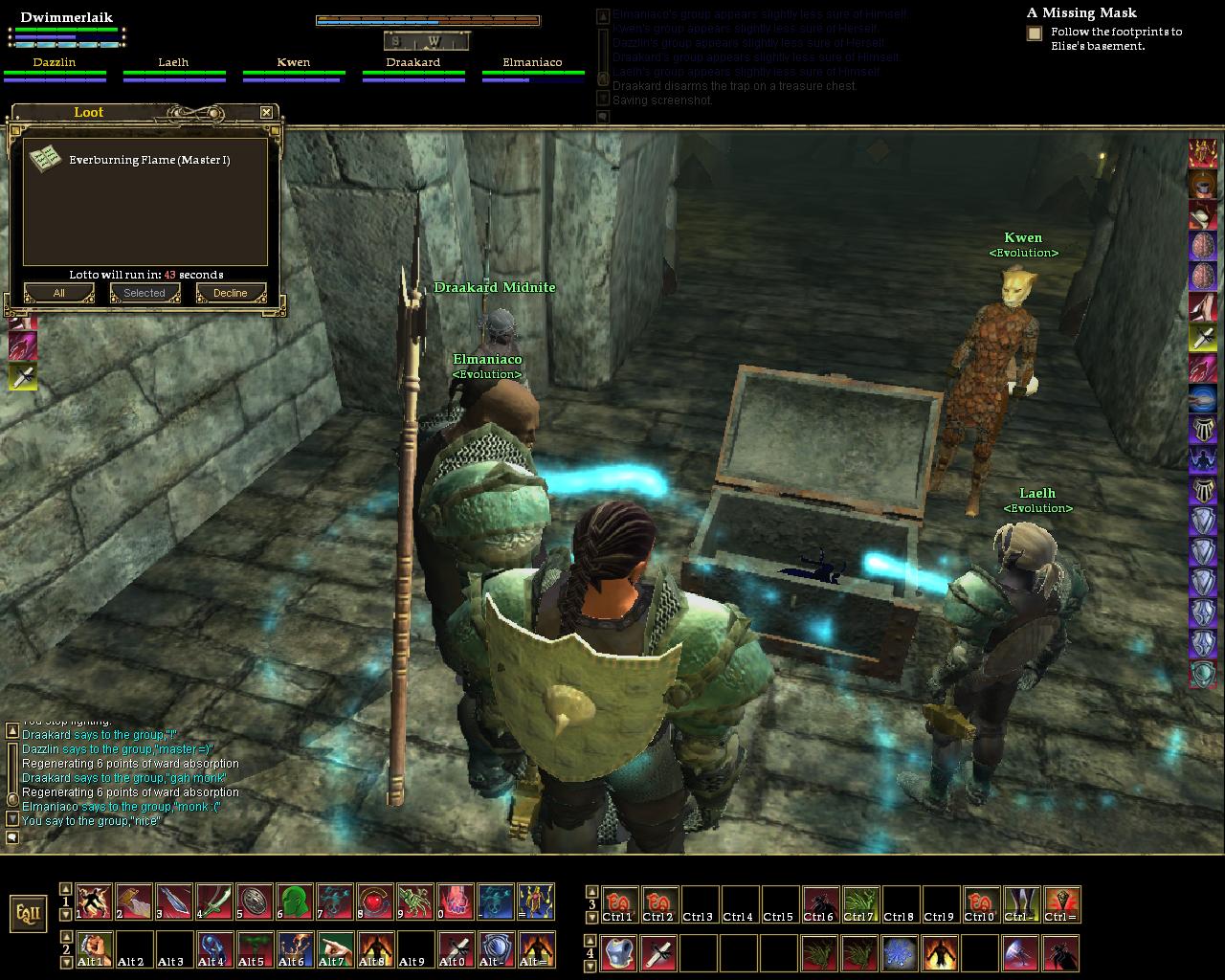Decline the loot lotto
The height and width of the screenshot is (980, 1225).
tap(230, 293)
